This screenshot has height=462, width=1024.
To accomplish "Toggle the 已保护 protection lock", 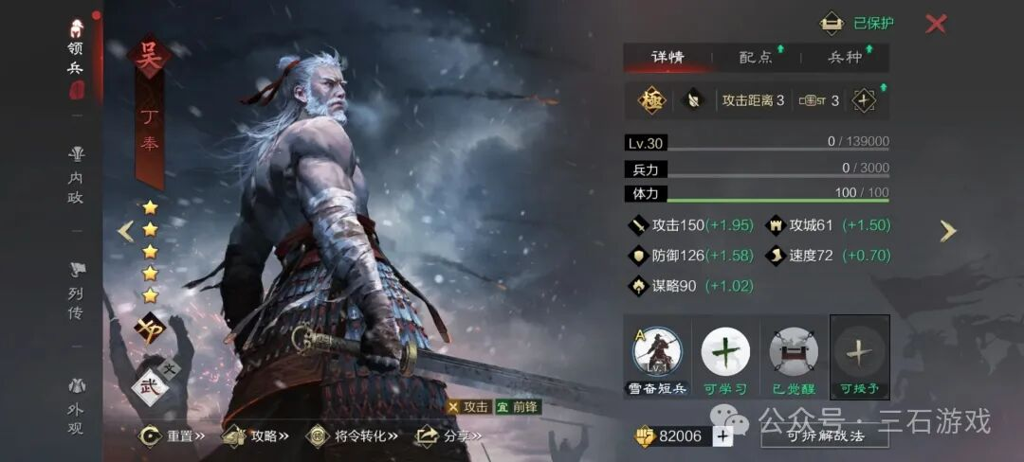I will [x=857, y=24].
